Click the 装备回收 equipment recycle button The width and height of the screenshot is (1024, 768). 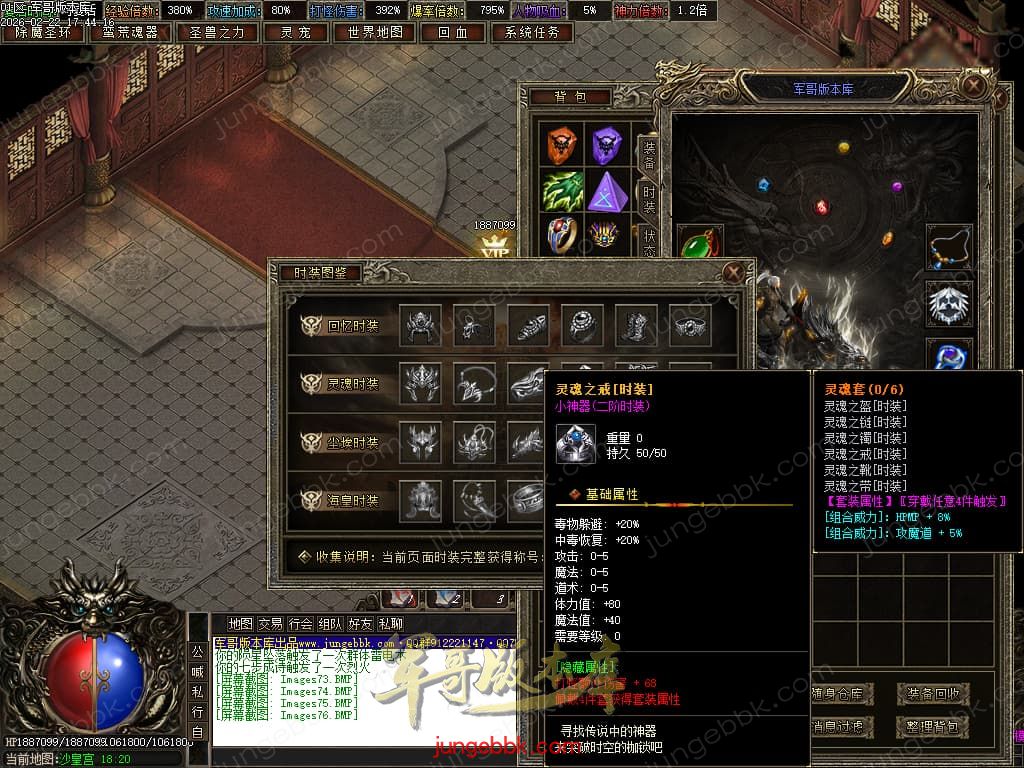point(932,693)
